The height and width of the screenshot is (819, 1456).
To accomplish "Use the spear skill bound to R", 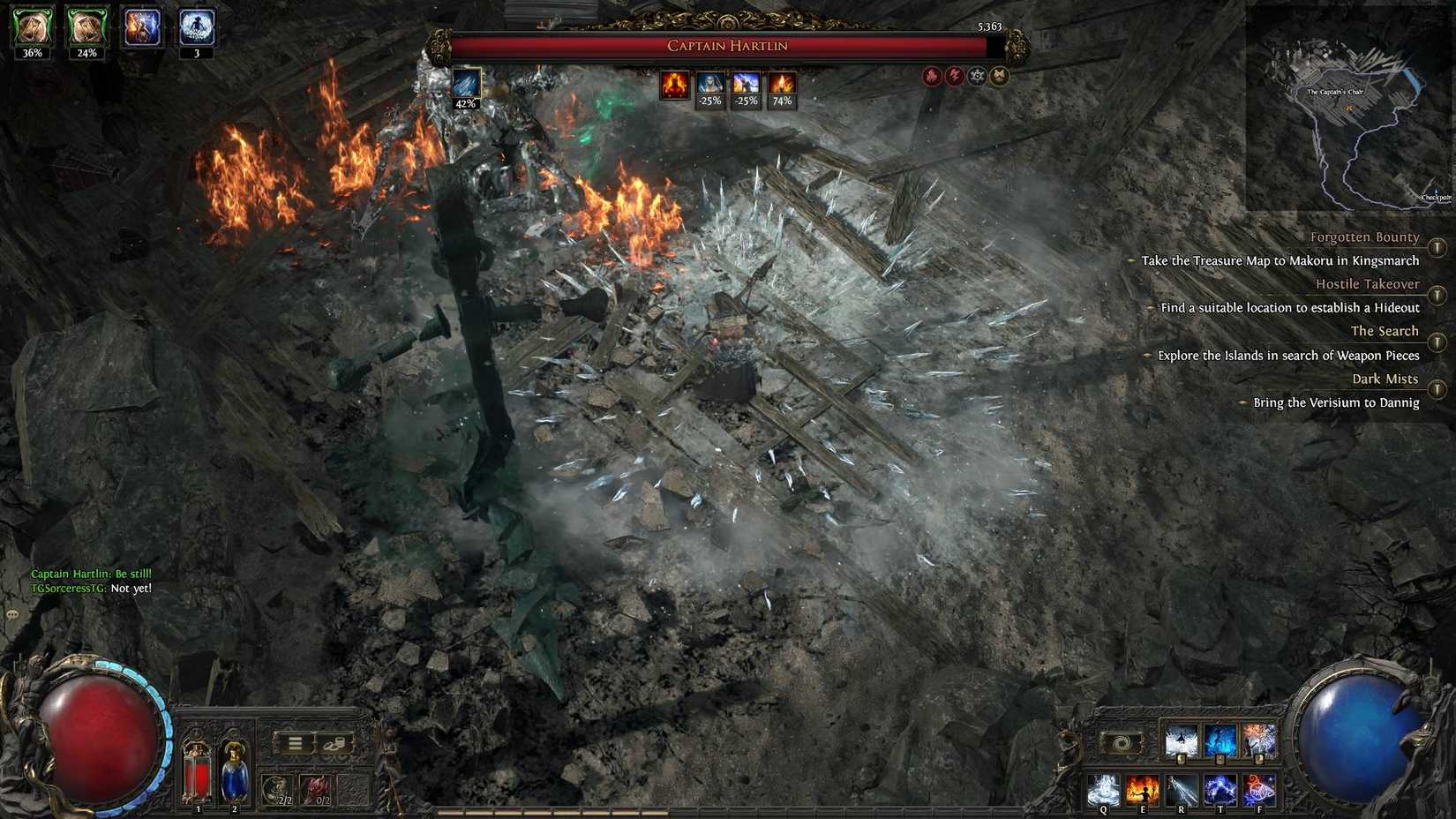I will click(x=1183, y=788).
